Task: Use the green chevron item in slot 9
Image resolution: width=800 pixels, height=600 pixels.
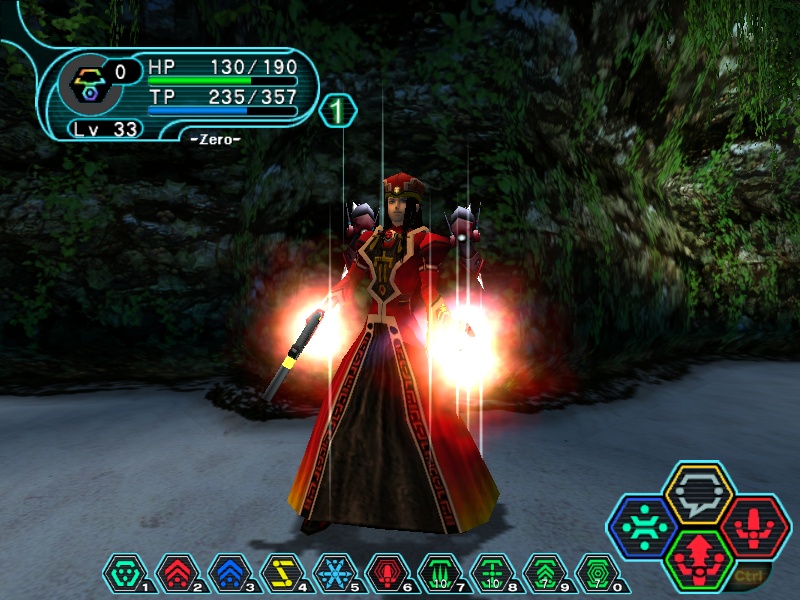Action: 543,574
